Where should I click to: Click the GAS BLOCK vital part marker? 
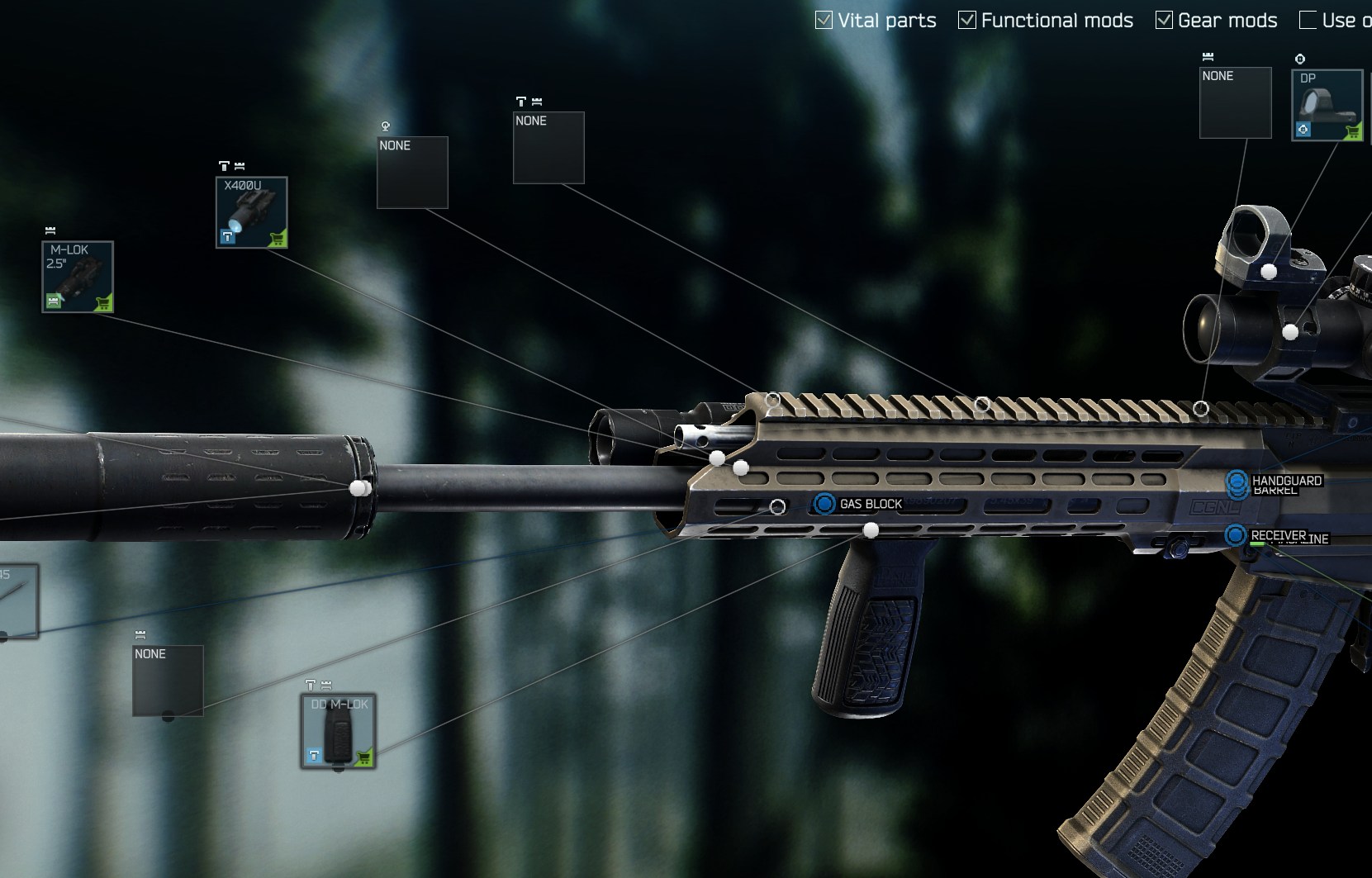pyautogui.click(x=824, y=503)
